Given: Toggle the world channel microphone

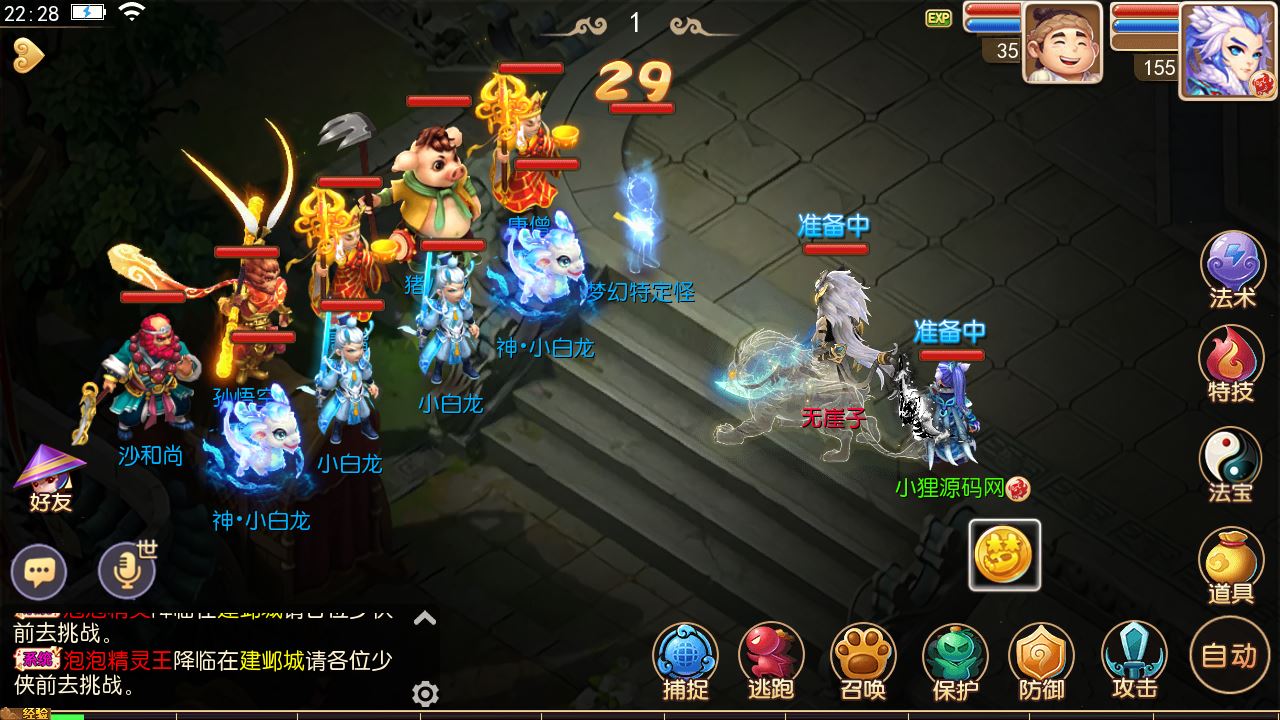Looking at the screenshot, I should coord(128,571).
